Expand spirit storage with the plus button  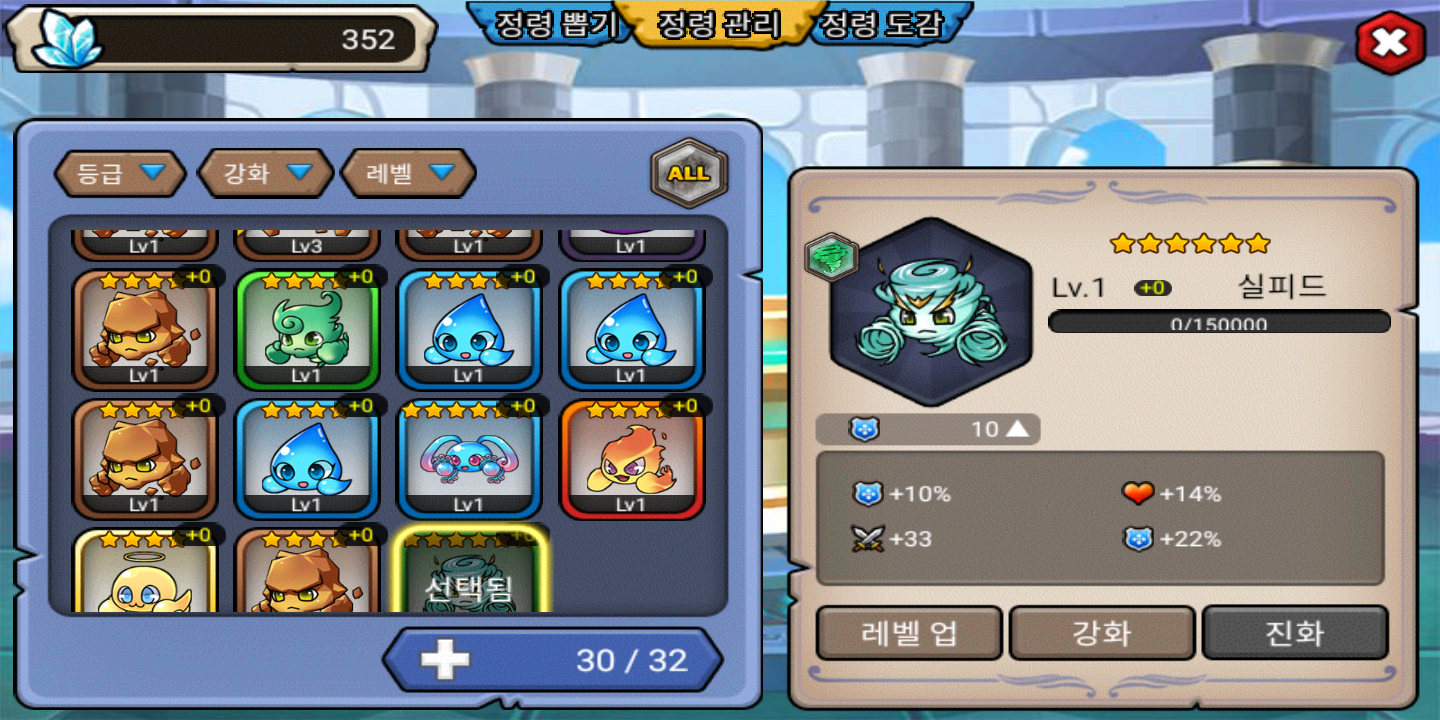pyautogui.click(x=445, y=659)
